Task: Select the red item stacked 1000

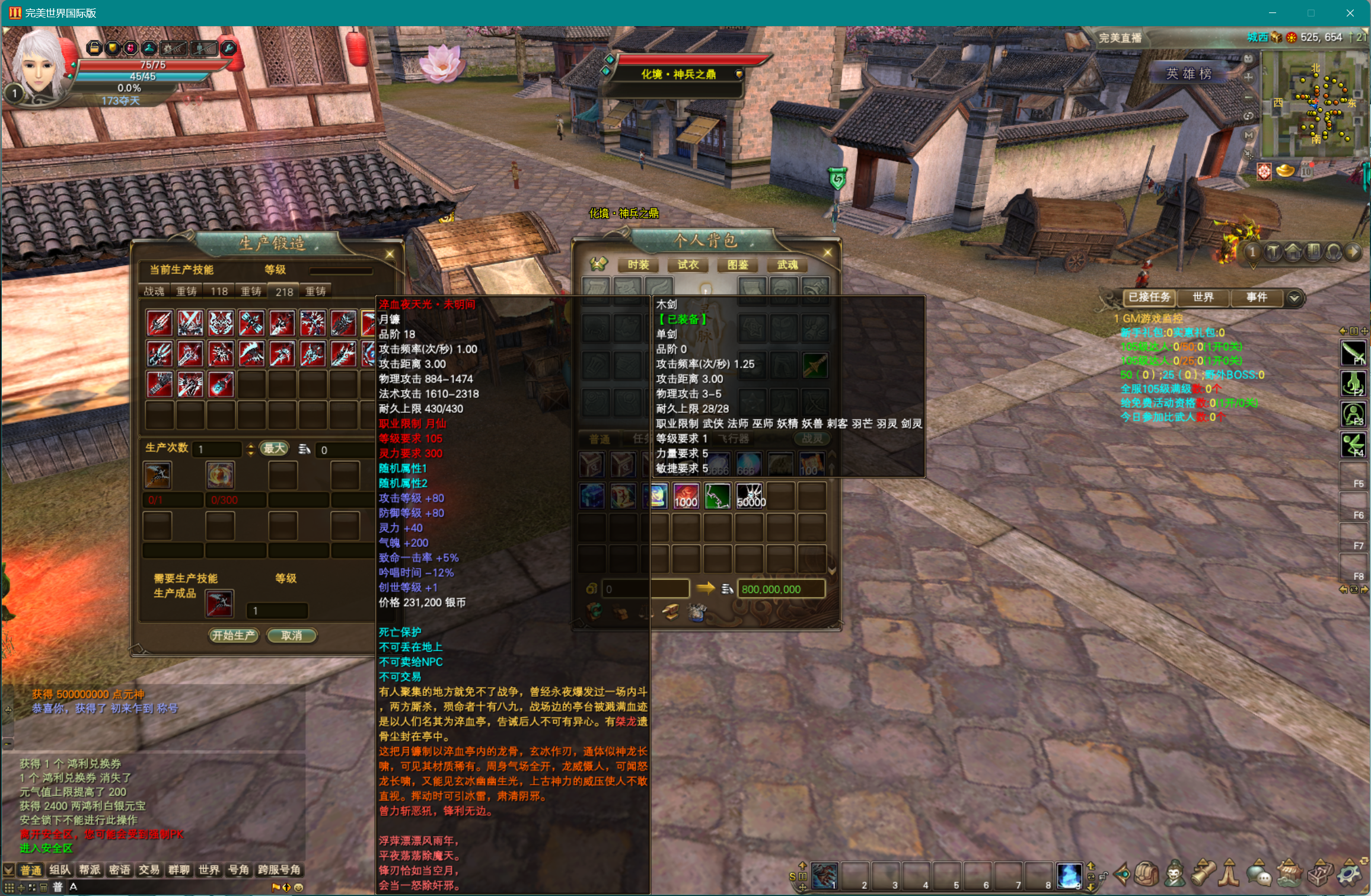Action: click(686, 496)
